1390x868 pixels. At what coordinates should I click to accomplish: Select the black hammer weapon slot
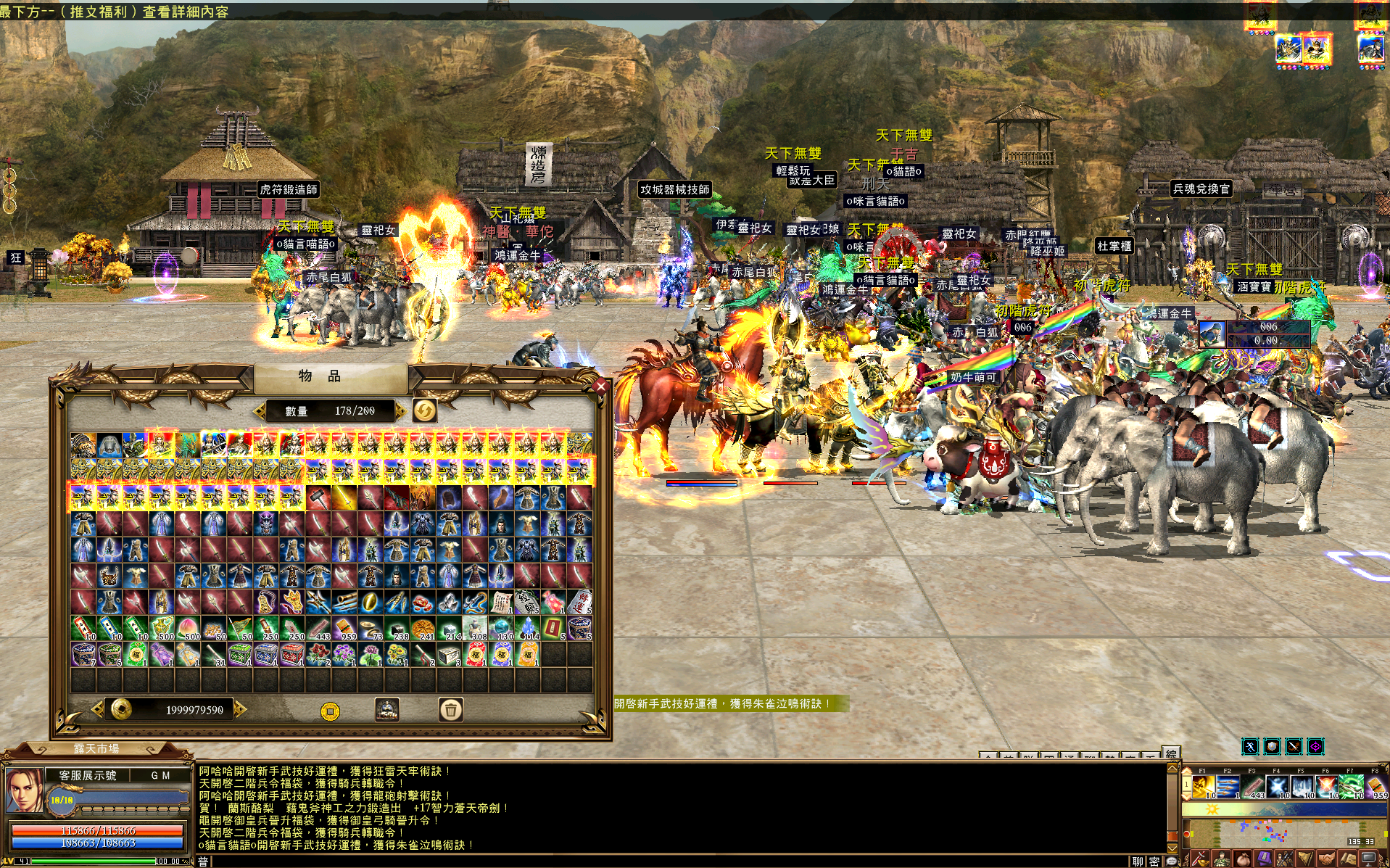coord(318,497)
